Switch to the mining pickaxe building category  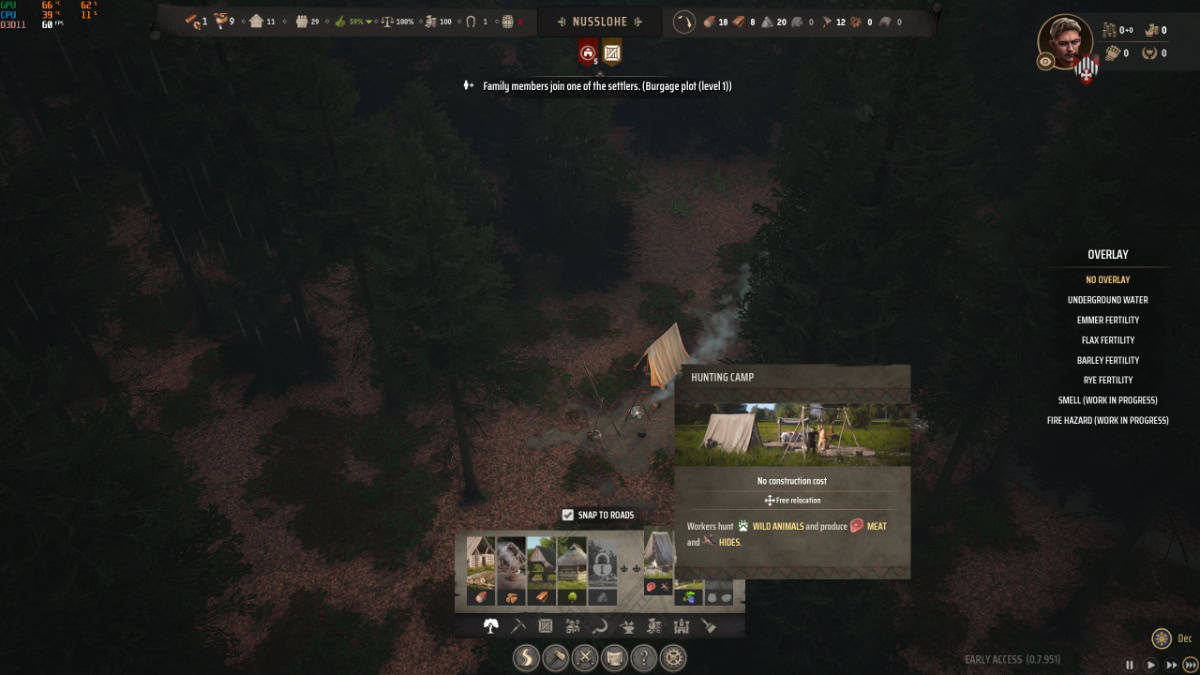click(x=518, y=626)
